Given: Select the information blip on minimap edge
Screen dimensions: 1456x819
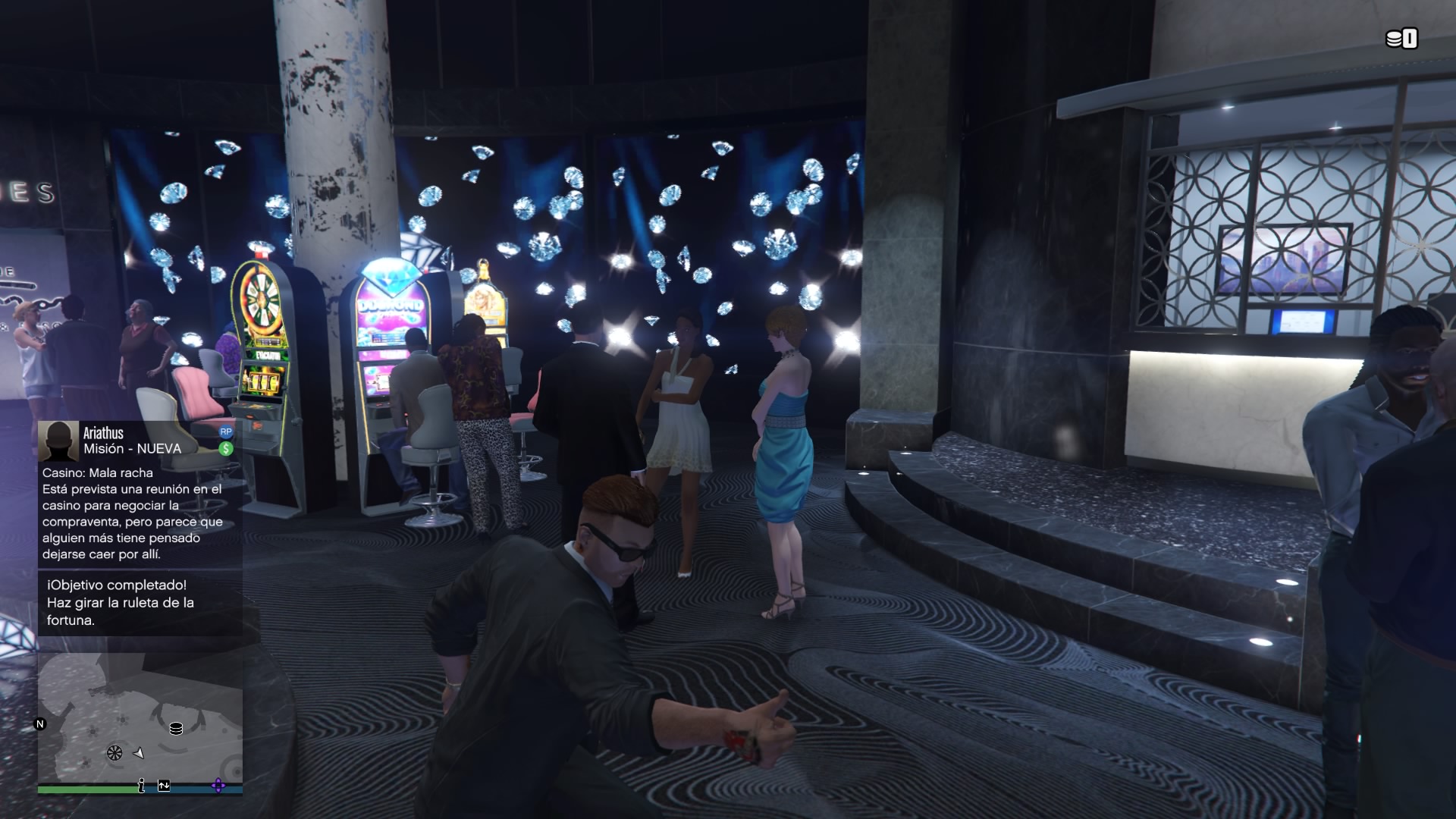Looking at the screenshot, I should tap(141, 786).
